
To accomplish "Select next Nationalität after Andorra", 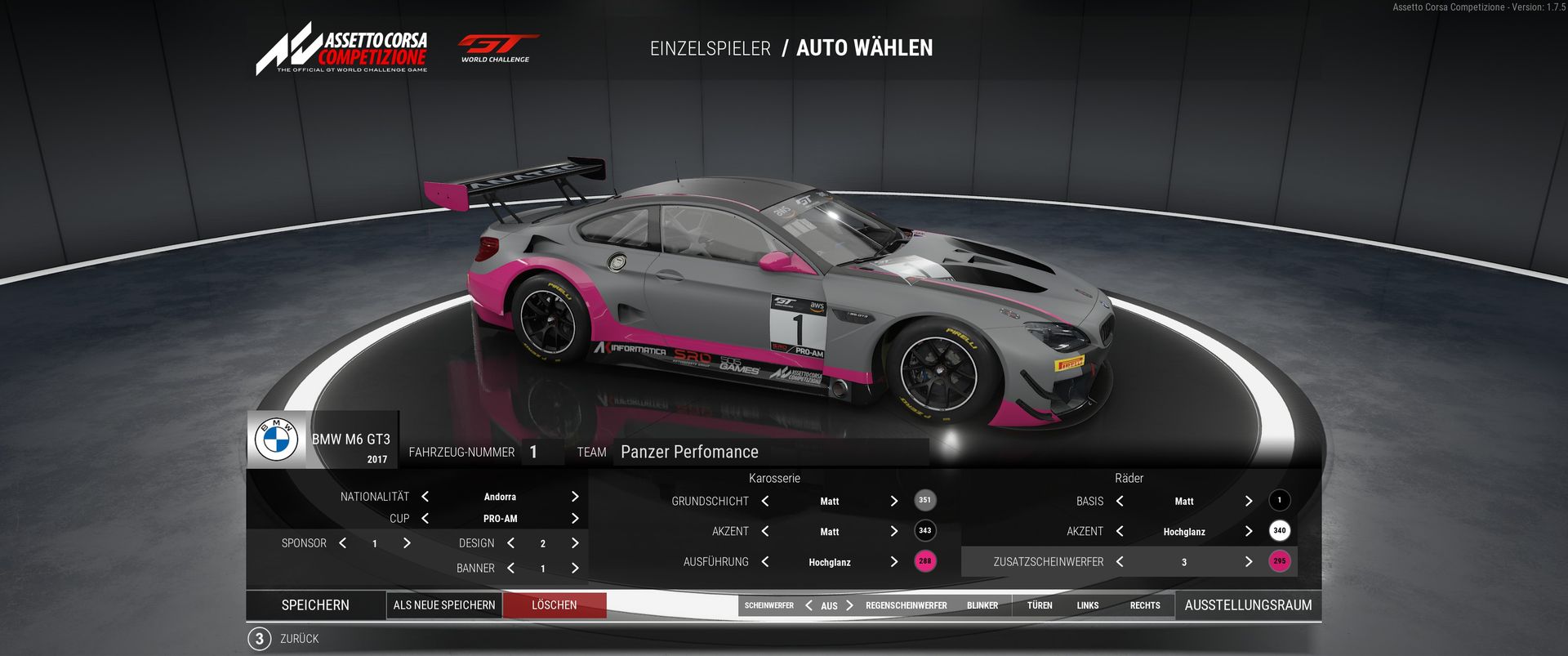I will coord(575,497).
